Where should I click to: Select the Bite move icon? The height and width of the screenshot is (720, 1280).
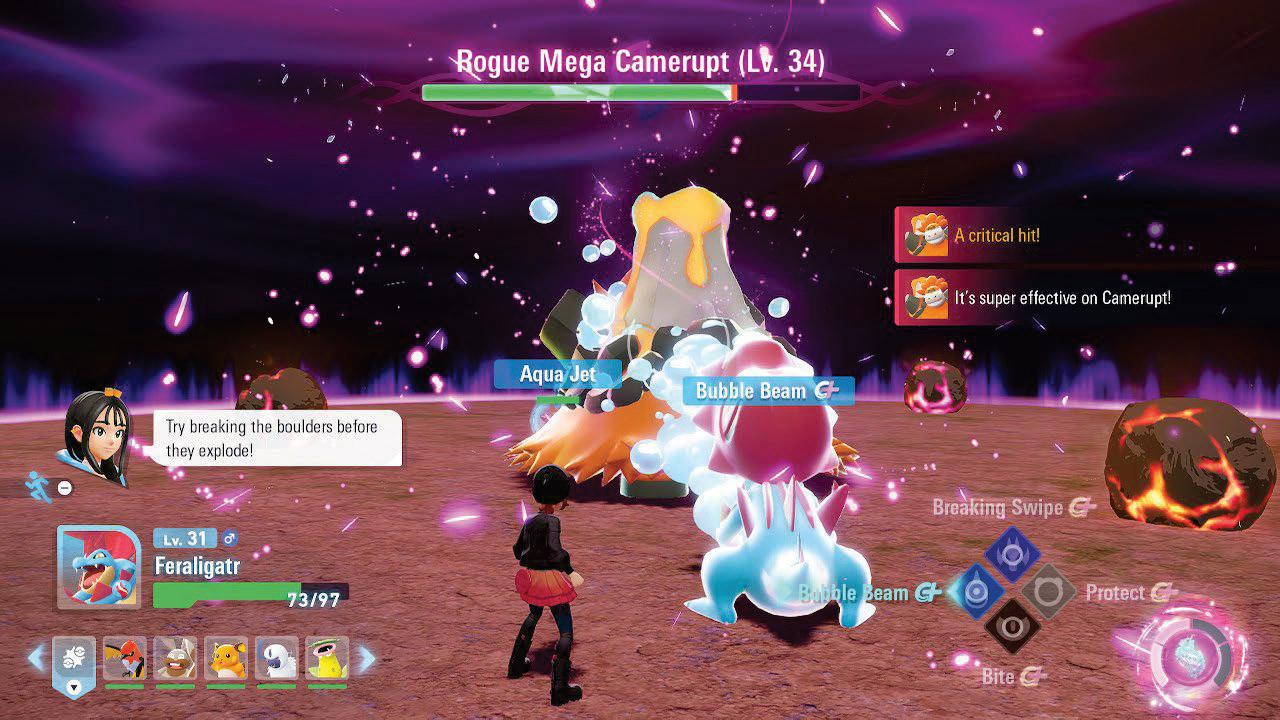pos(1013,627)
